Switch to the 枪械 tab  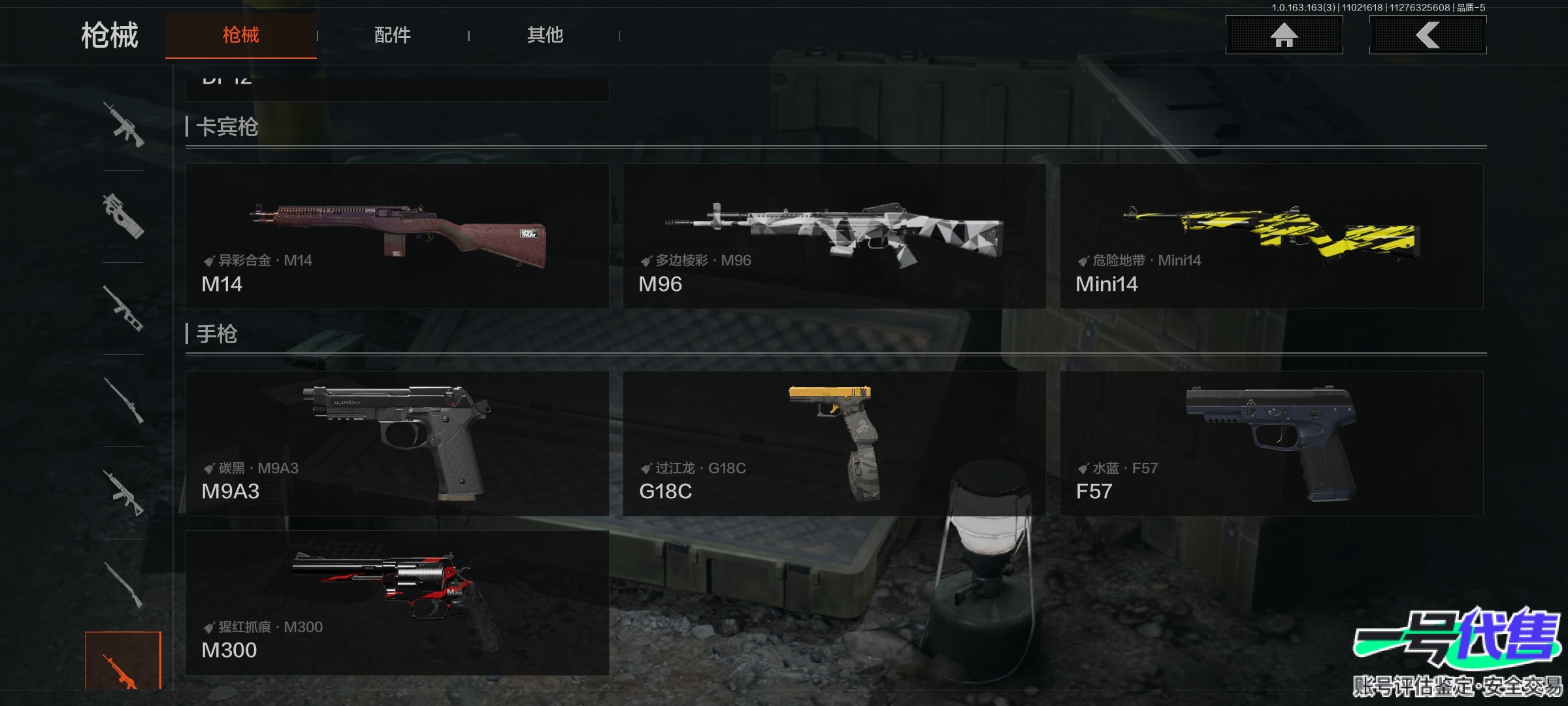pyautogui.click(x=240, y=35)
